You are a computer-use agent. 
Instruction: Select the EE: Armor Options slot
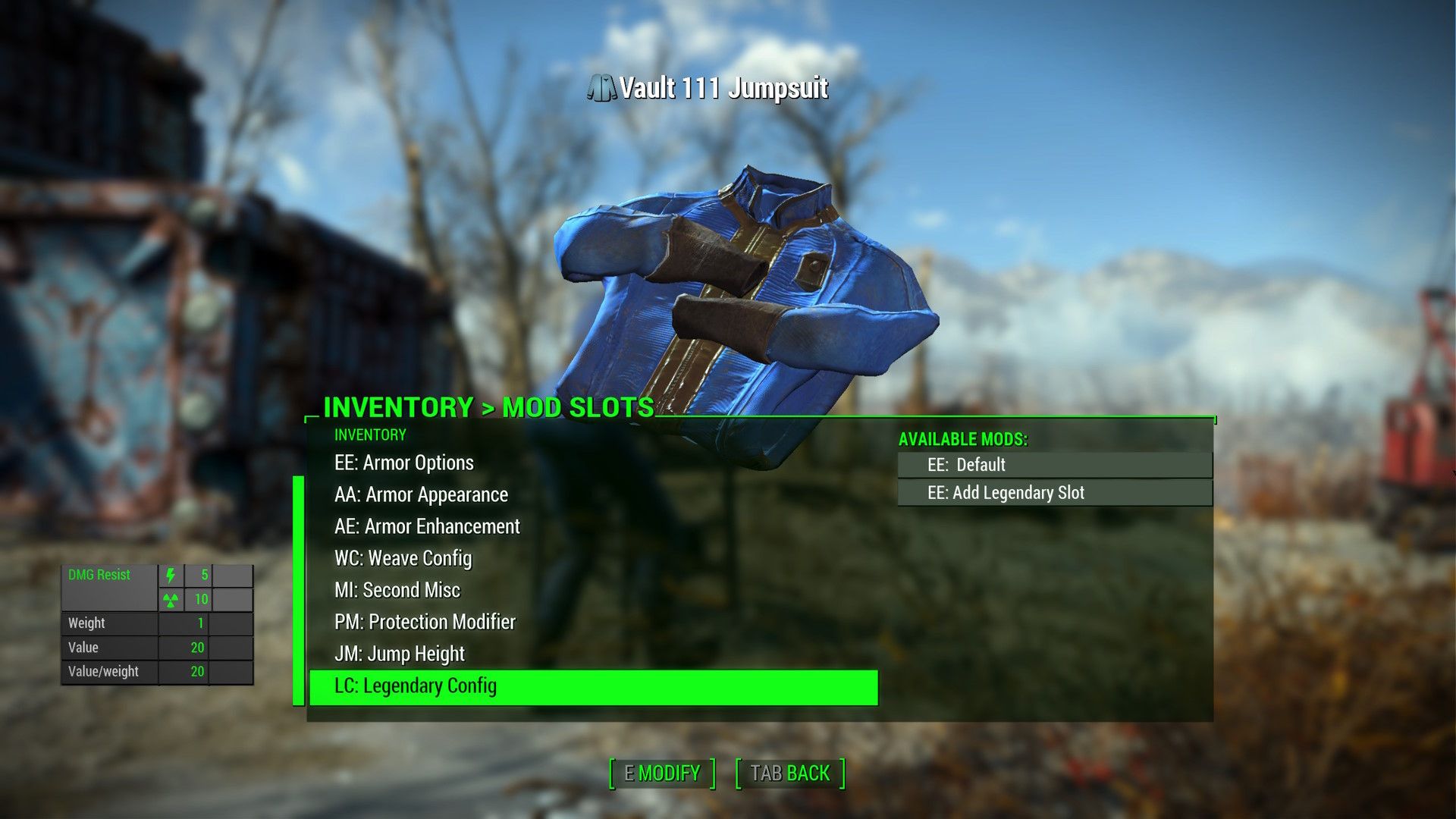pos(404,463)
